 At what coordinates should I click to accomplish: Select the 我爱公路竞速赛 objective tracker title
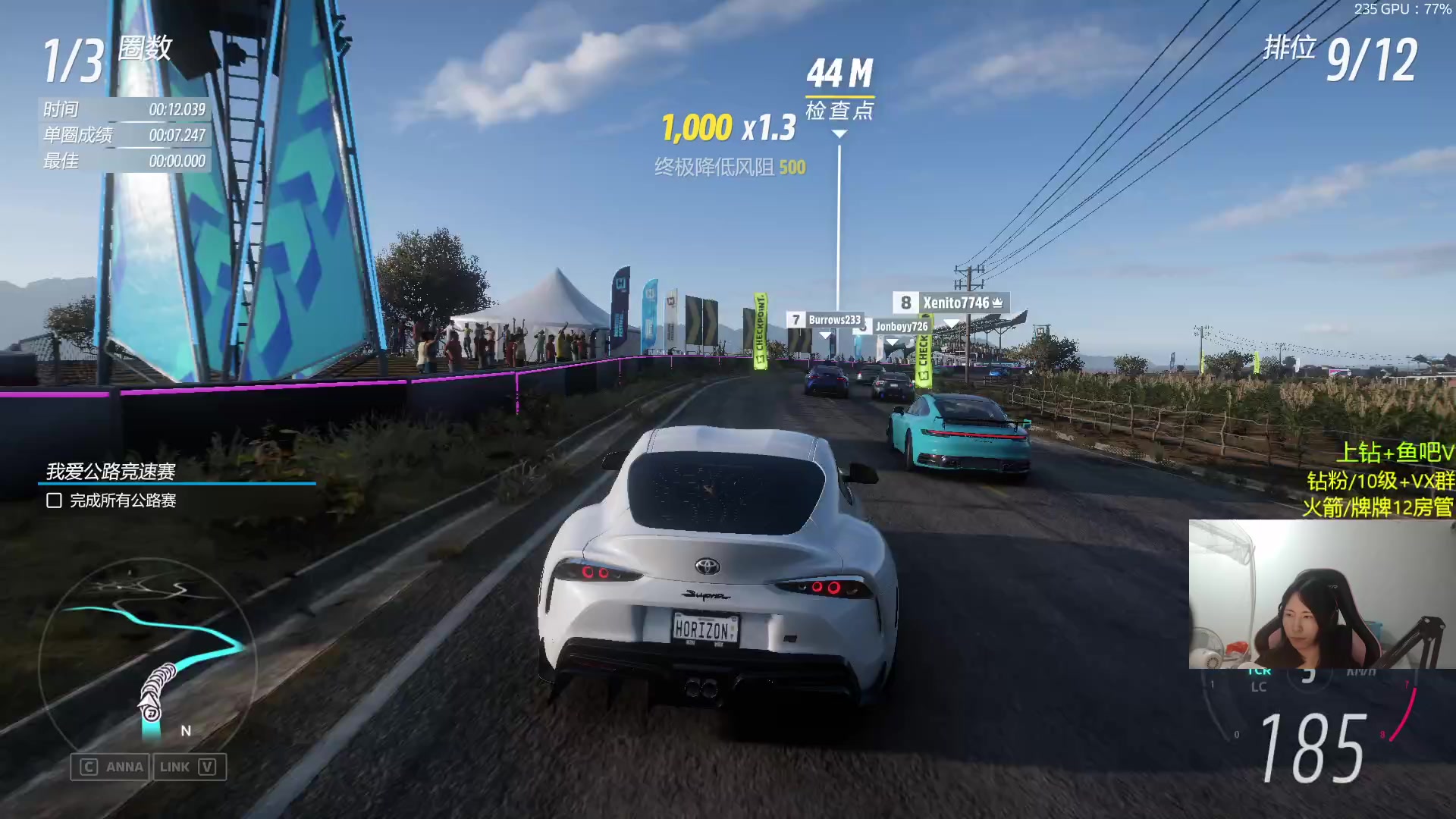[111, 472]
